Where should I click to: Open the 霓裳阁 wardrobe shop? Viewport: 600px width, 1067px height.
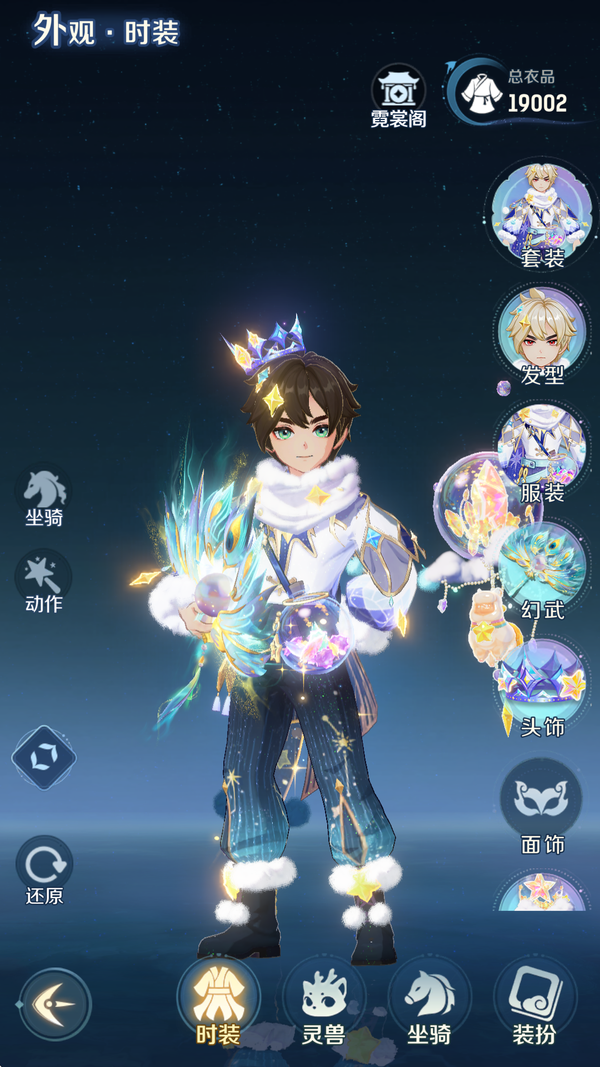coord(398,97)
